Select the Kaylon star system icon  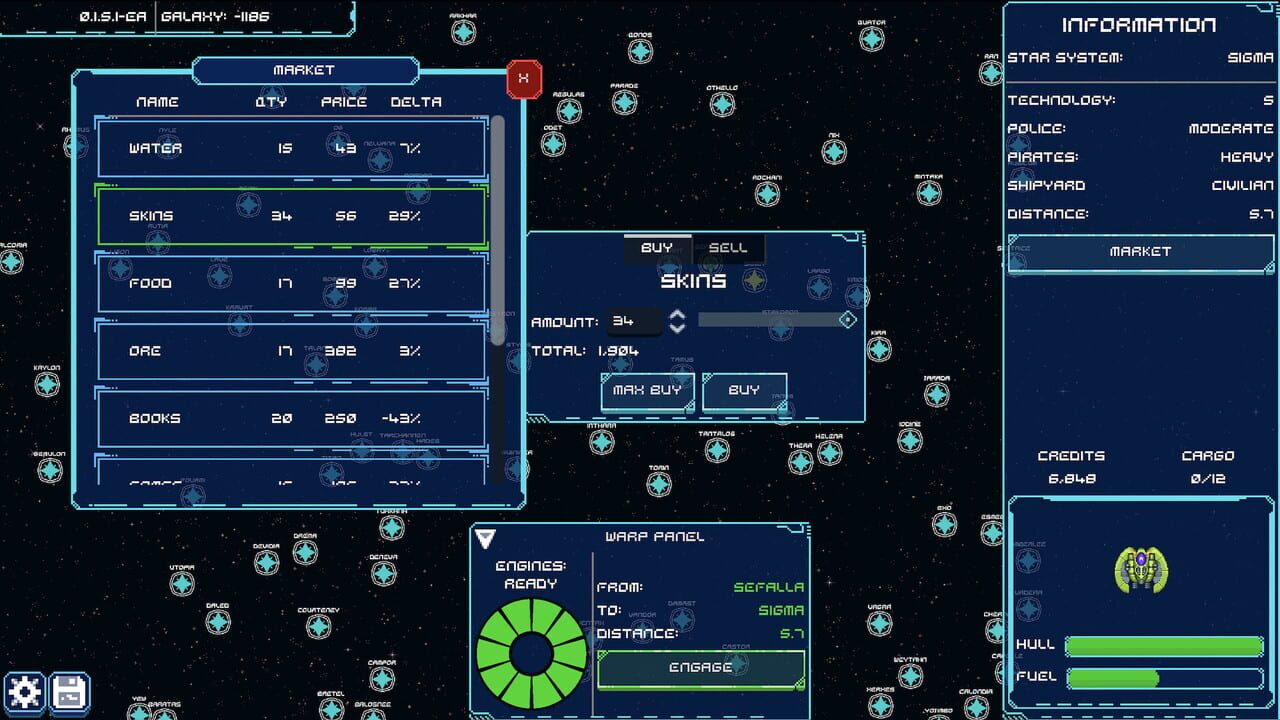pos(48,382)
